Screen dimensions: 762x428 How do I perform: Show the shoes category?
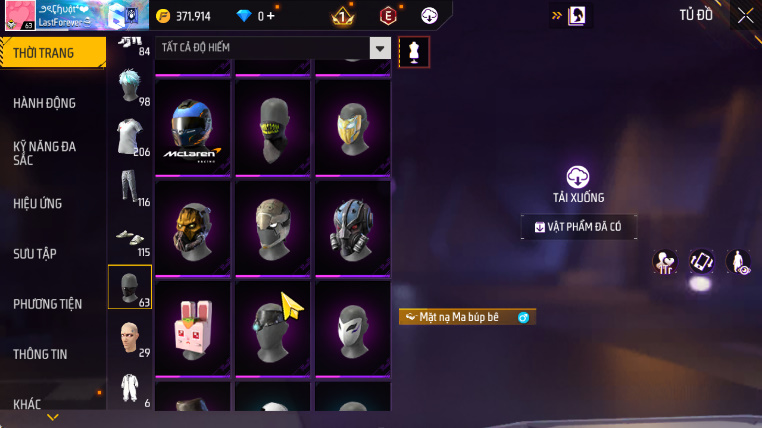point(129,238)
